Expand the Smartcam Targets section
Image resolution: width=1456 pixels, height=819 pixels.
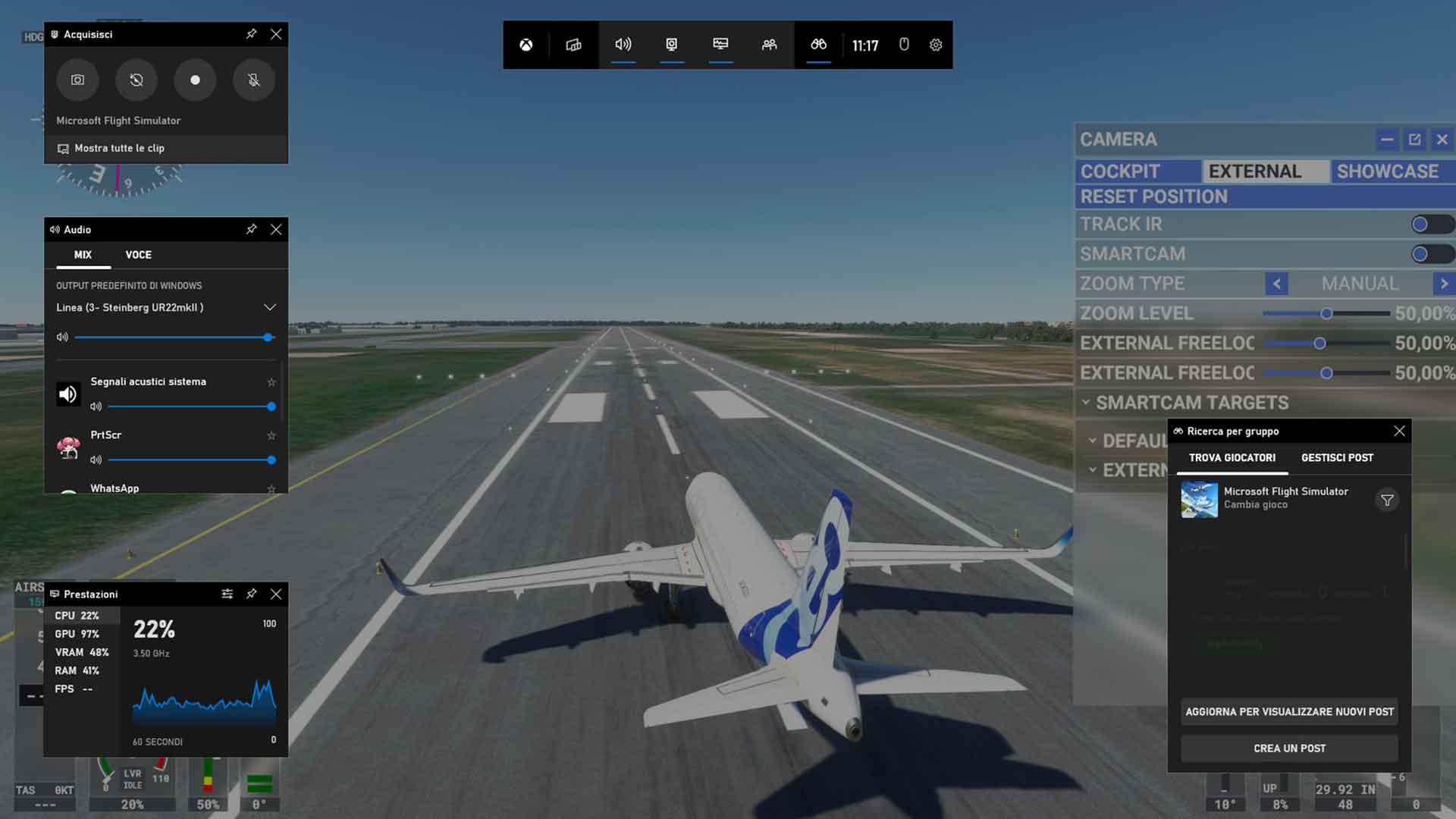pos(1191,403)
